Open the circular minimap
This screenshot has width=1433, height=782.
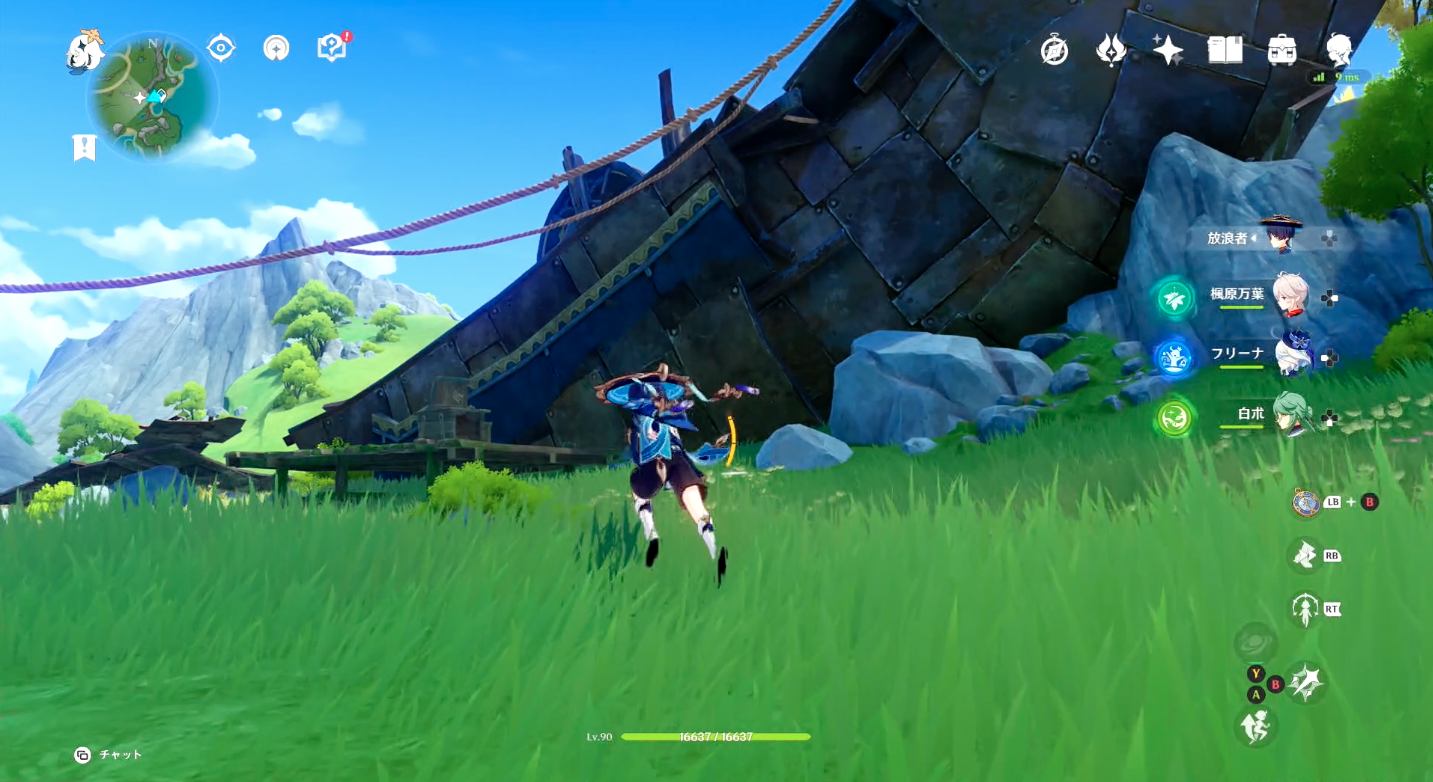[x=152, y=98]
